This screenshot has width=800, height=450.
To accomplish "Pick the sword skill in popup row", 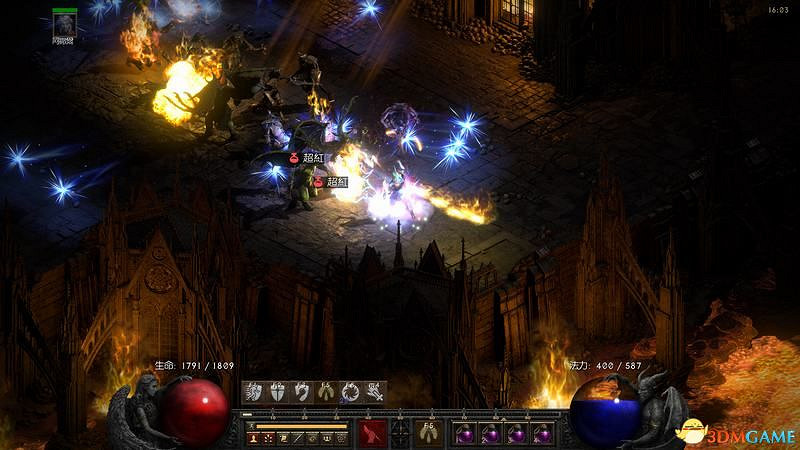I will point(374,392).
